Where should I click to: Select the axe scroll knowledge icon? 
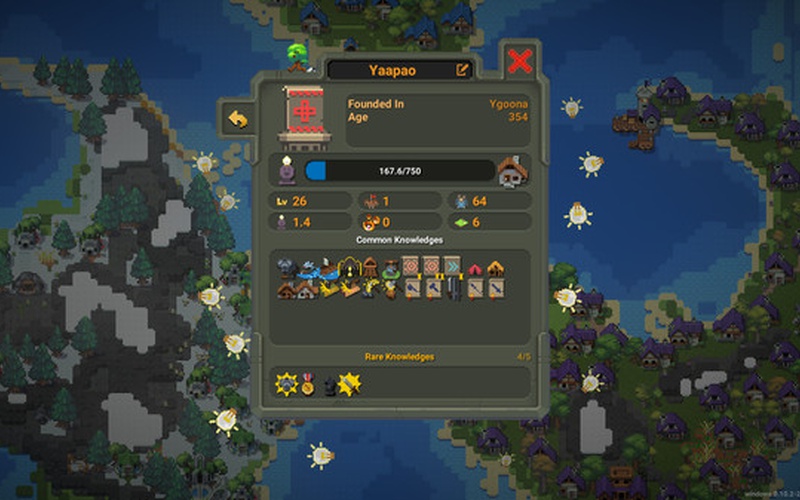click(411, 290)
